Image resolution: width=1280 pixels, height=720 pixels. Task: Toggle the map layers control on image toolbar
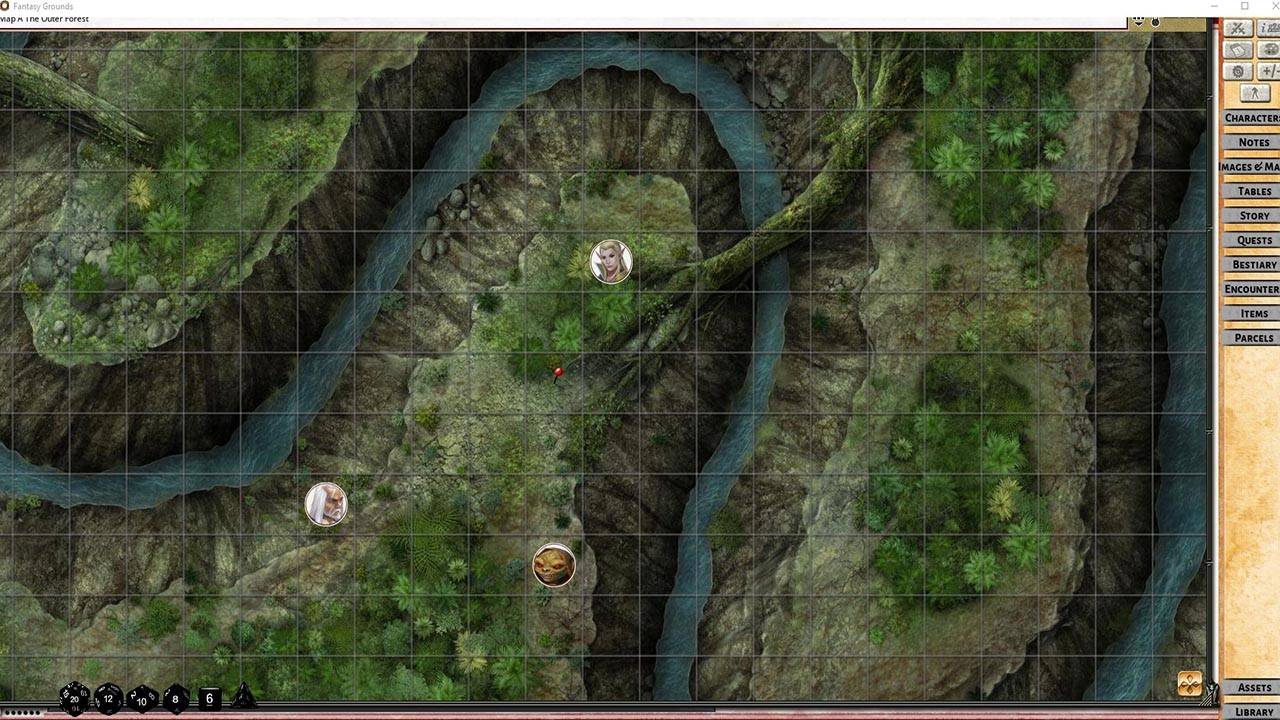[1138, 21]
